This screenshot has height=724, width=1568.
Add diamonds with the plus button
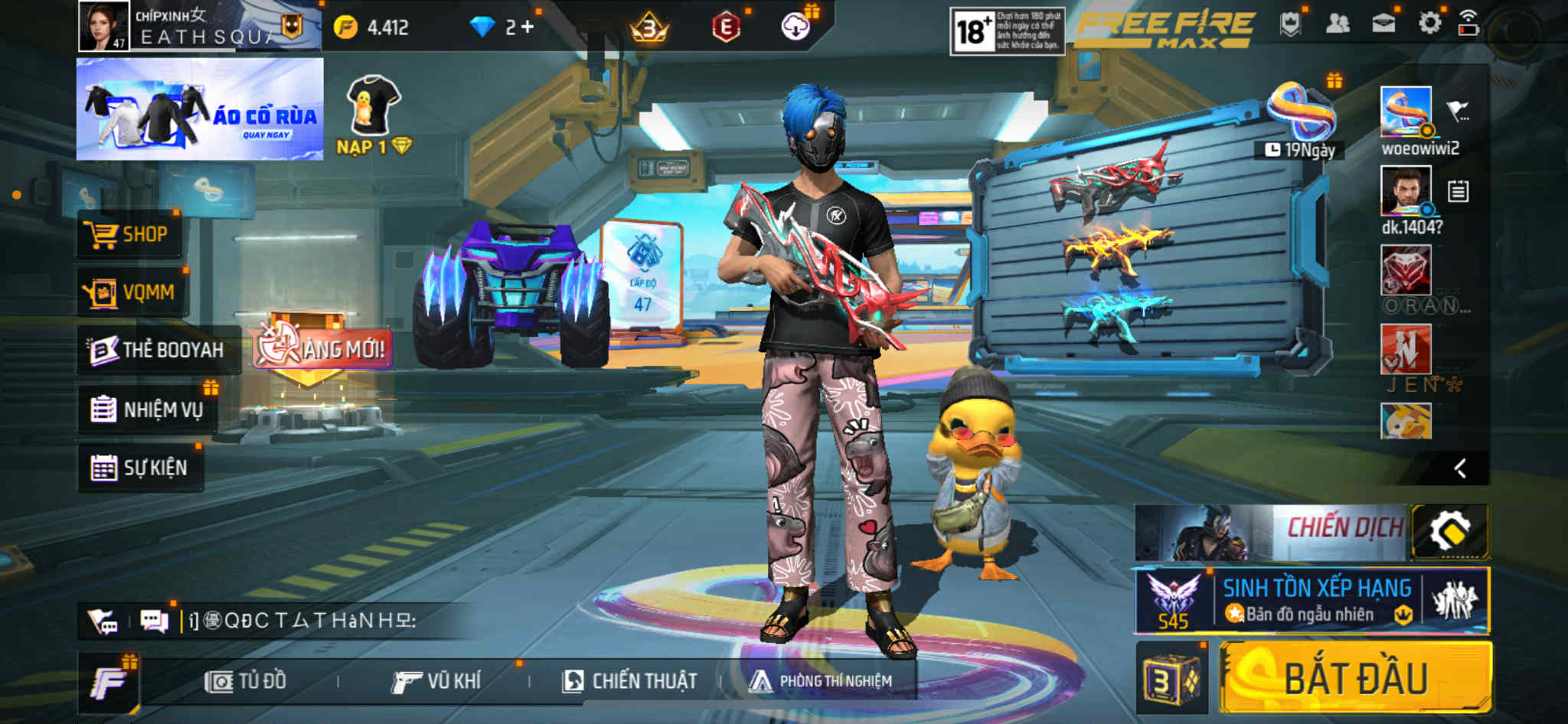pyautogui.click(x=528, y=27)
